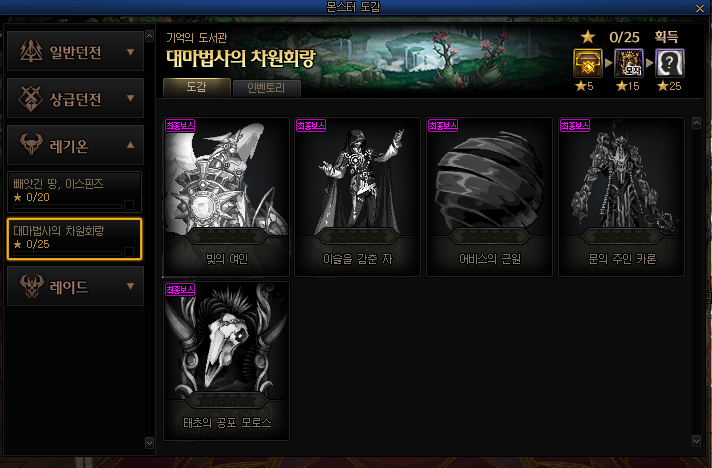Claim the 25-star mystery reward
Screen dimensions: 712x468
tap(670, 63)
